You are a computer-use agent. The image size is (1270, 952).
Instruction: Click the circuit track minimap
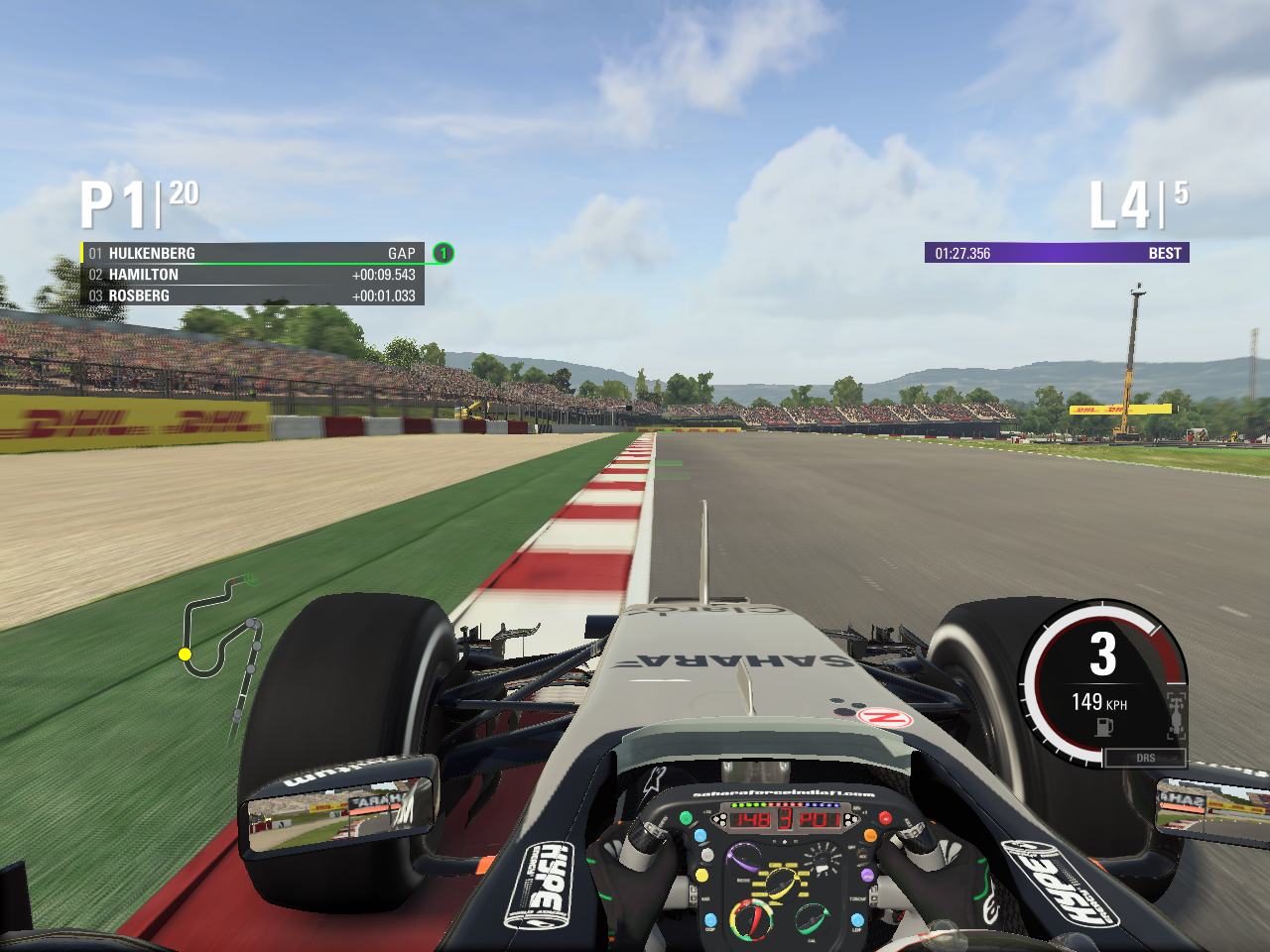point(222,640)
